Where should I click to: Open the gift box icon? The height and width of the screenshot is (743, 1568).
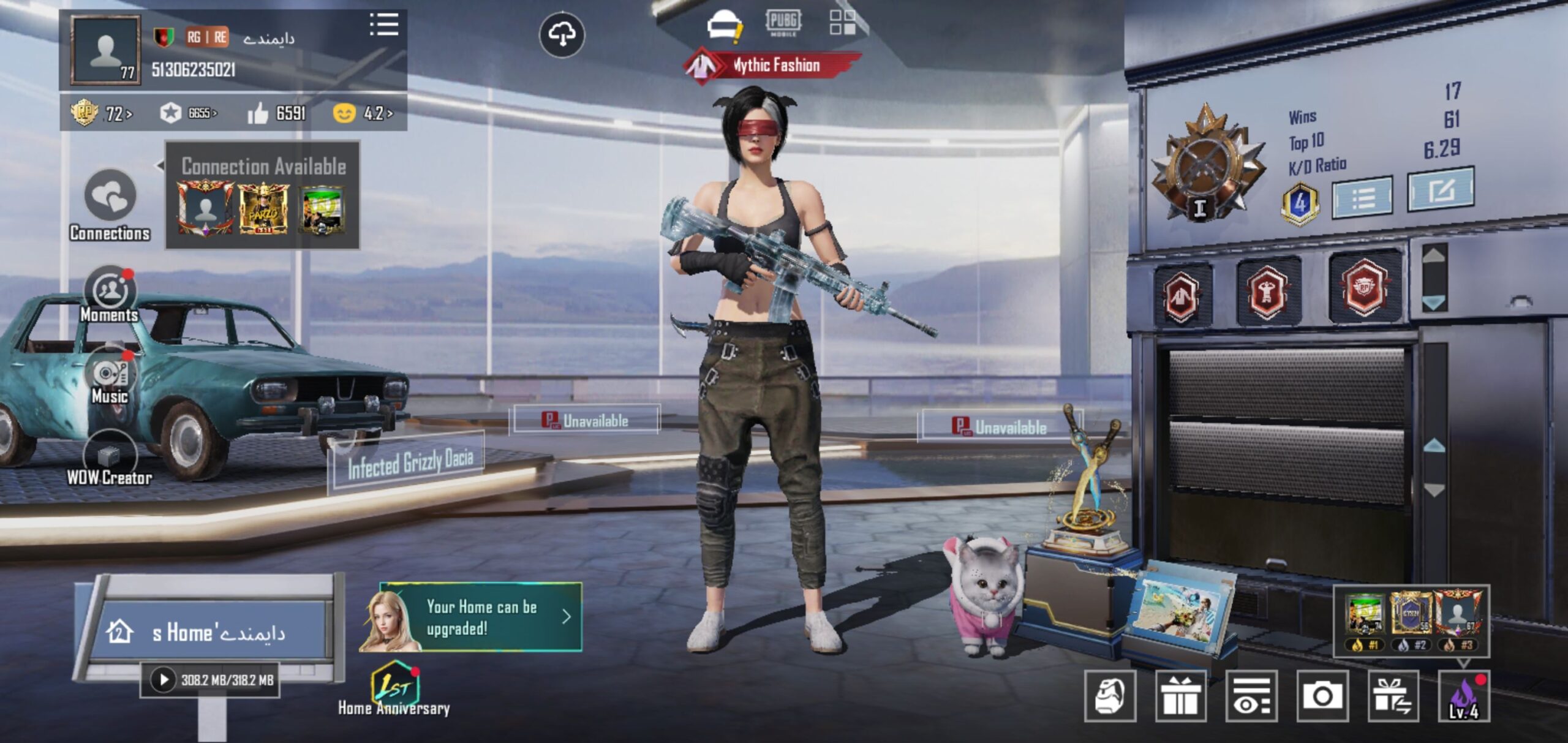pyautogui.click(x=1180, y=696)
